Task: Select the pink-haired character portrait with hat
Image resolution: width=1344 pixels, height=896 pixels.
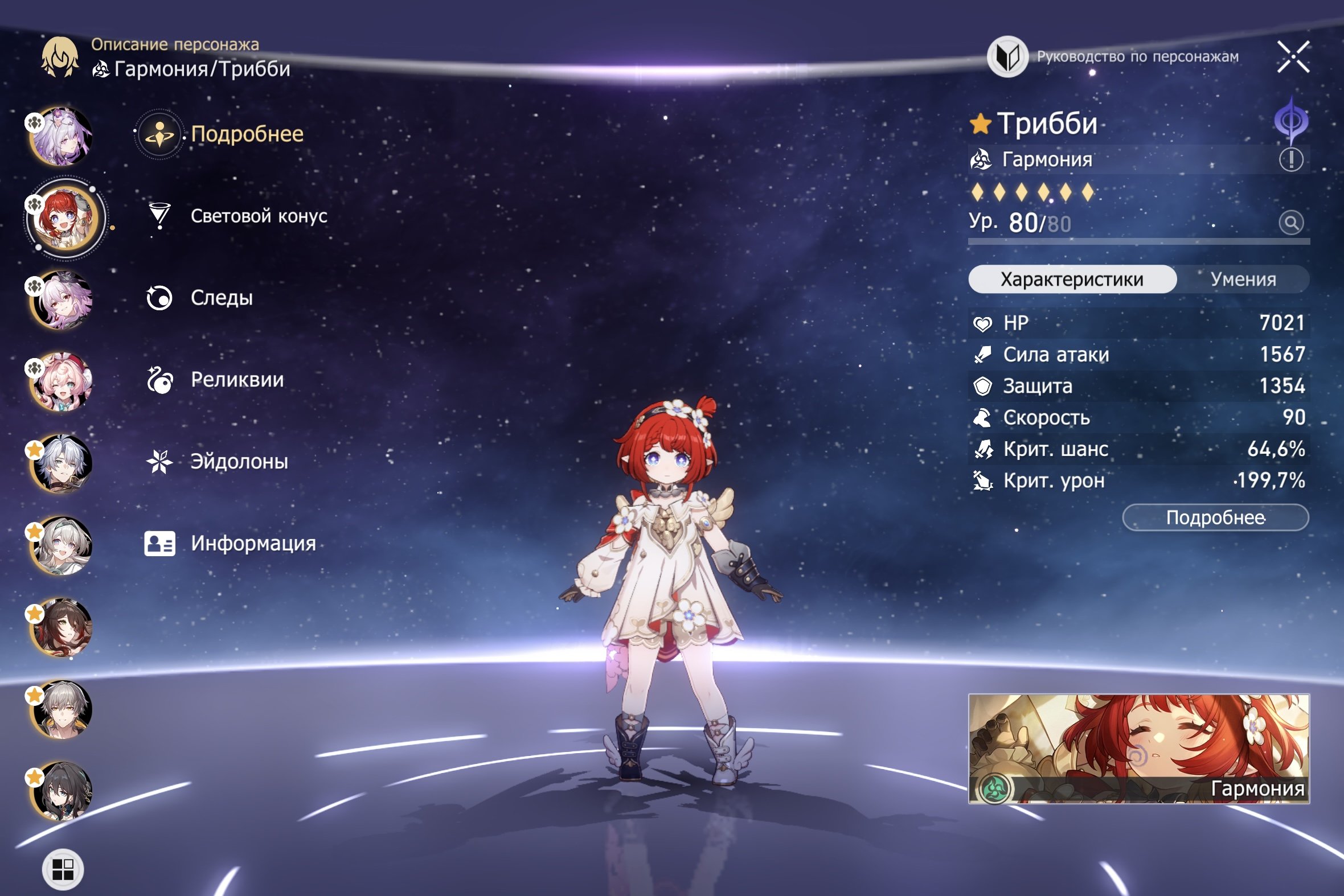Action: tap(62, 381)
